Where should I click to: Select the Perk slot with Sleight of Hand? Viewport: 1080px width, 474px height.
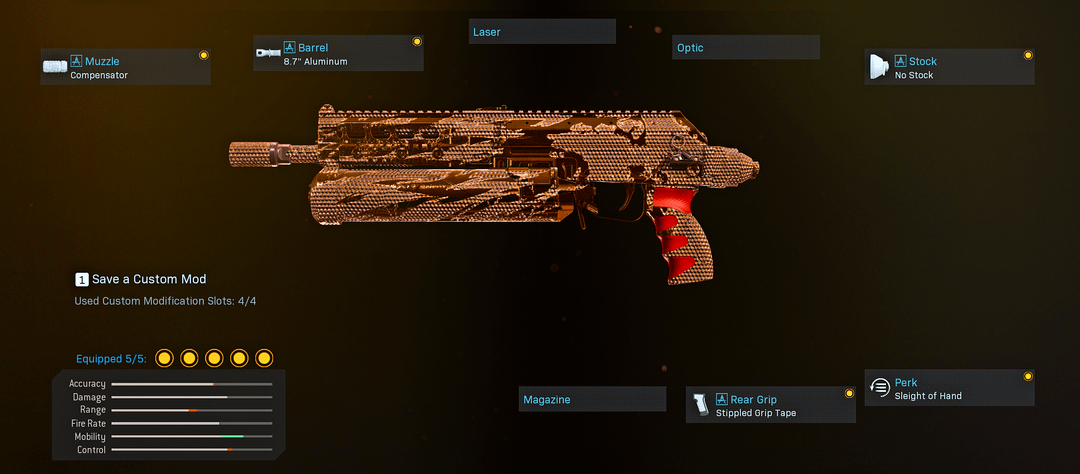pos(949,388)
